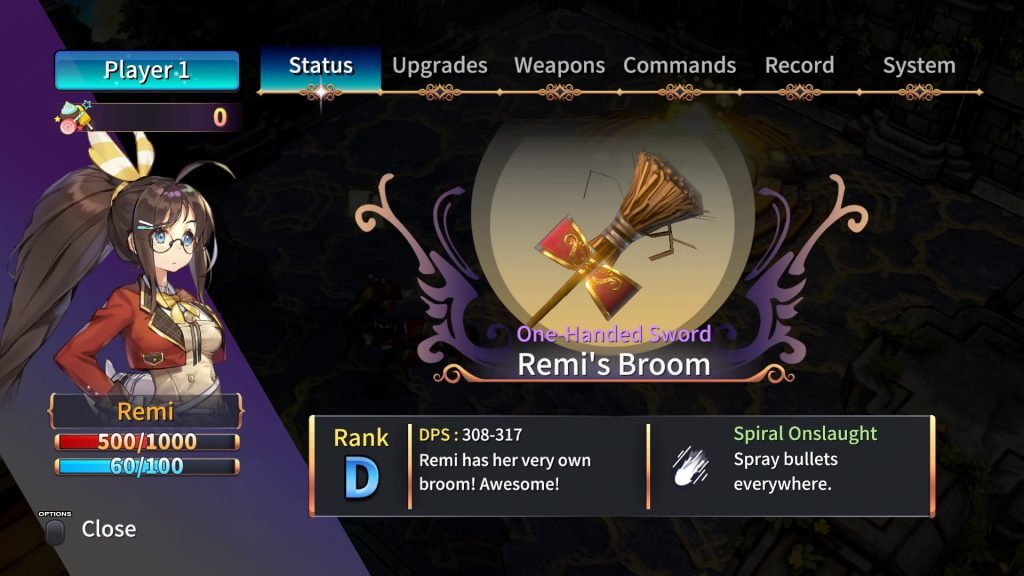Open the Upgrades tab
Viewport: 1024px width, 576px height.
[440, 66]
